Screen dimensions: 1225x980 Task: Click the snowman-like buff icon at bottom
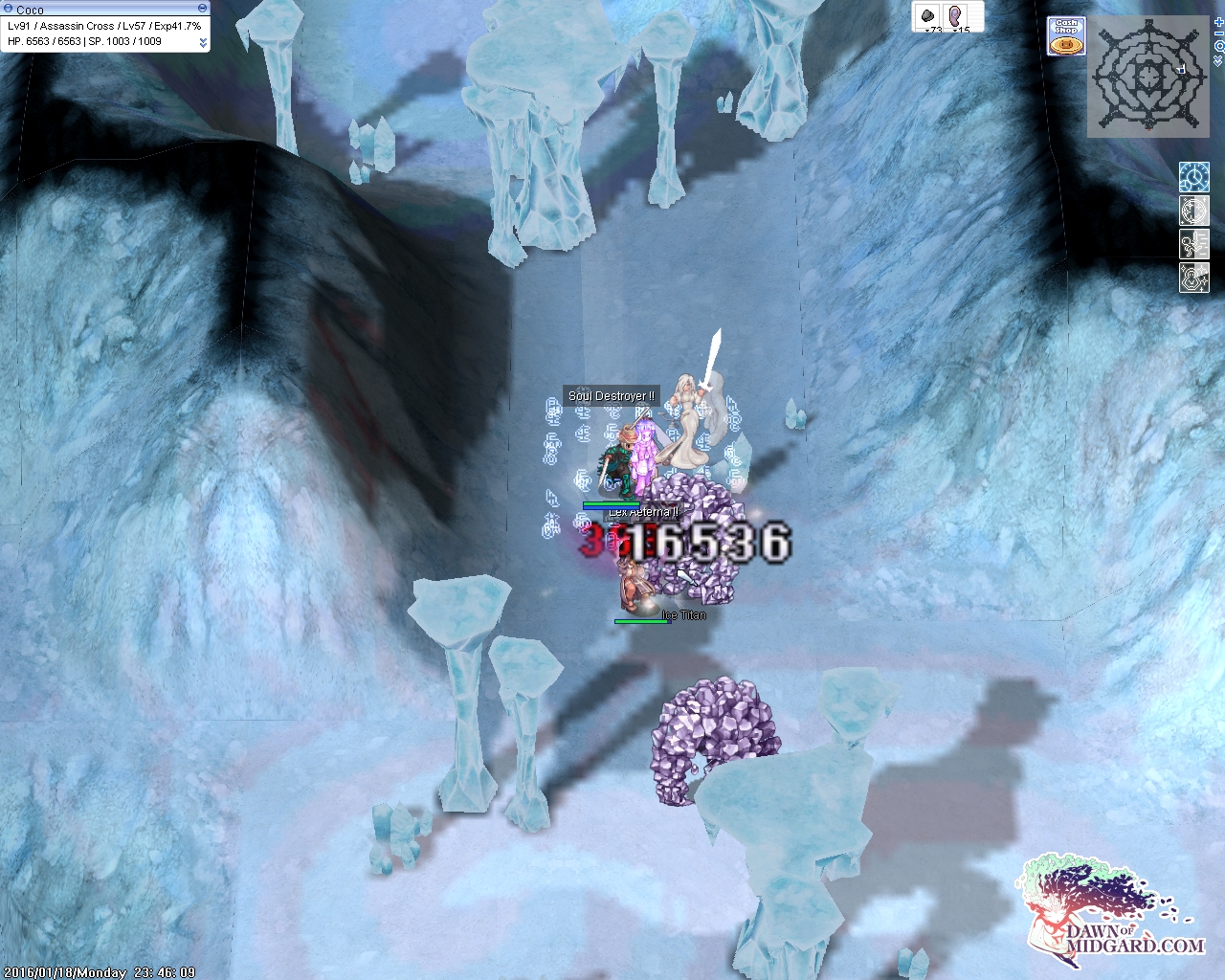tap(1194, 278)
